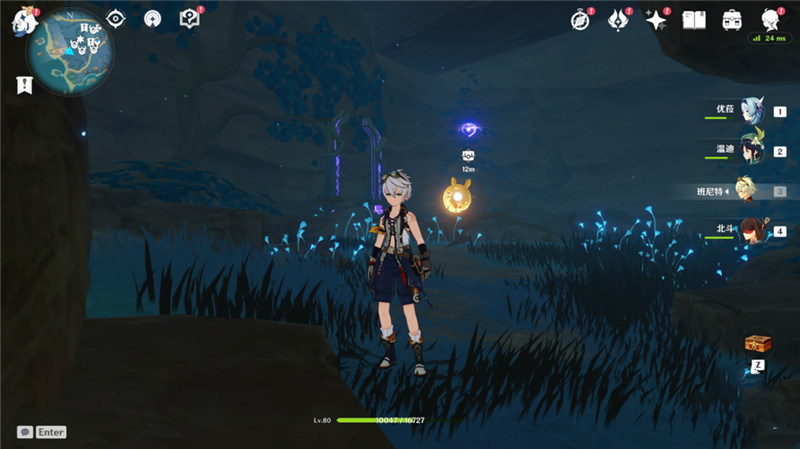Open the adventurer handbook book icon
This screenshot has width=800, height=449.
694,20
